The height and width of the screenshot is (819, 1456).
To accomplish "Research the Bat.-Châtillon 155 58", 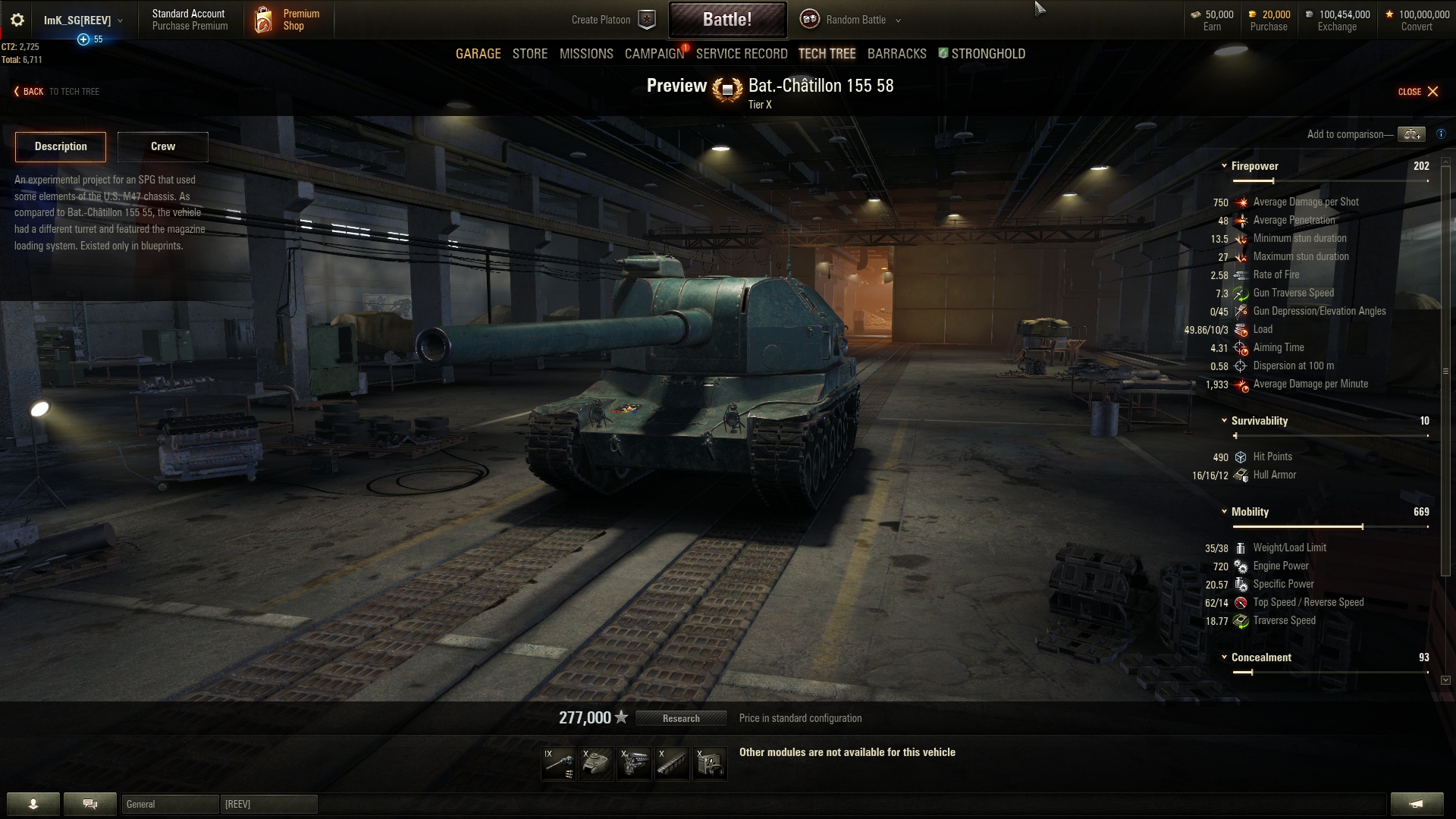I will click(681, 718).
